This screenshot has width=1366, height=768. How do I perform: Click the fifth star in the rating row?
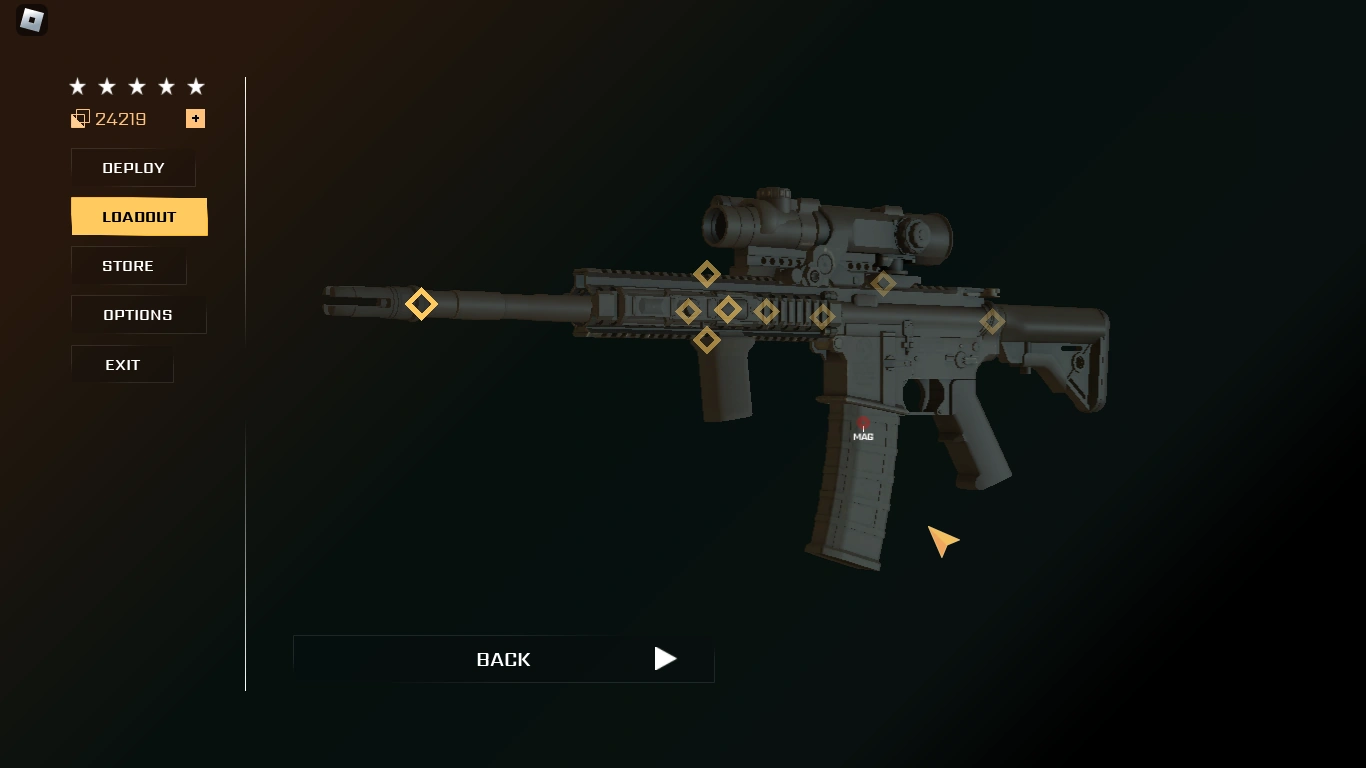195,86
